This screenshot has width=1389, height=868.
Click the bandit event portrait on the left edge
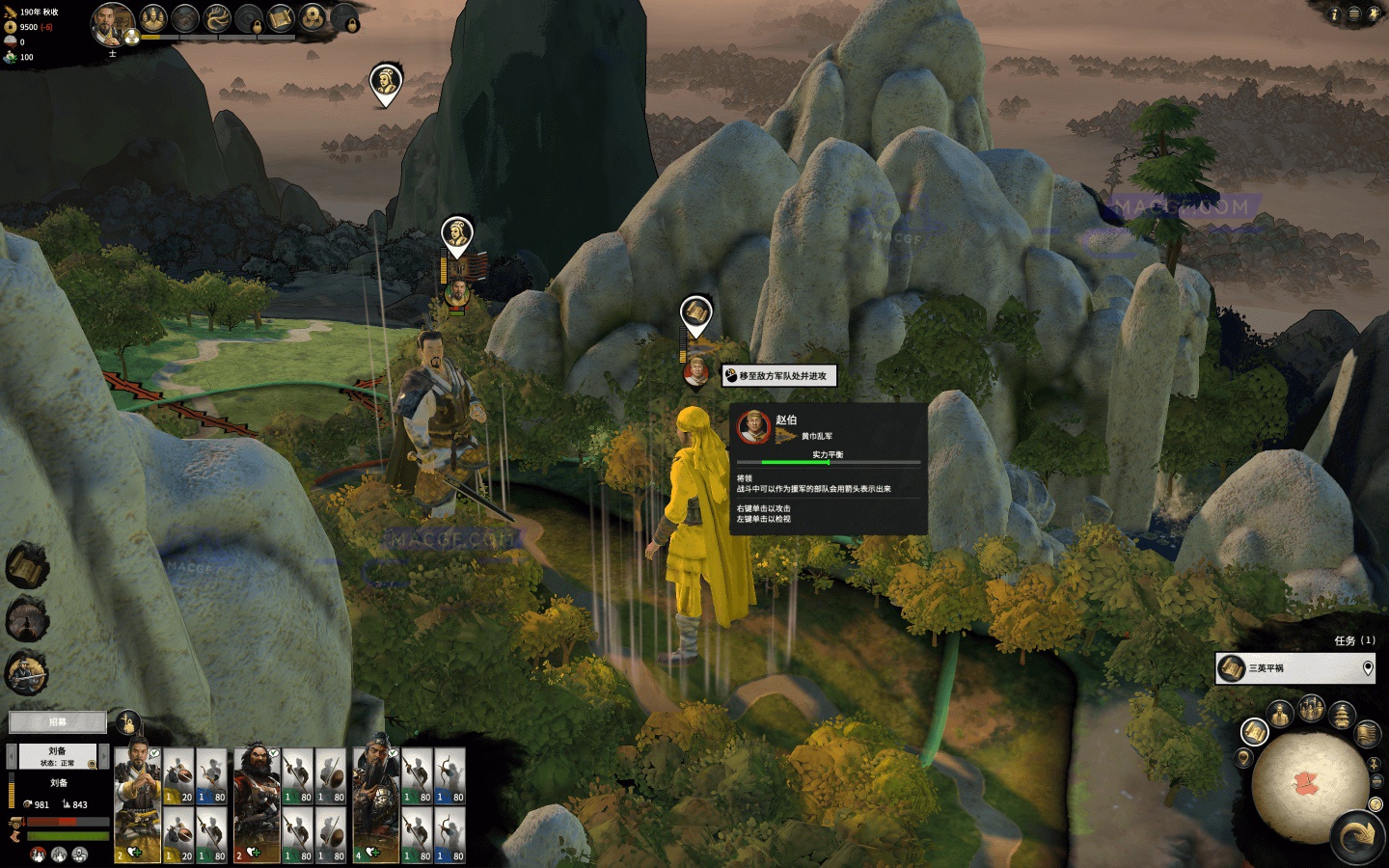(x=24, y=671)
